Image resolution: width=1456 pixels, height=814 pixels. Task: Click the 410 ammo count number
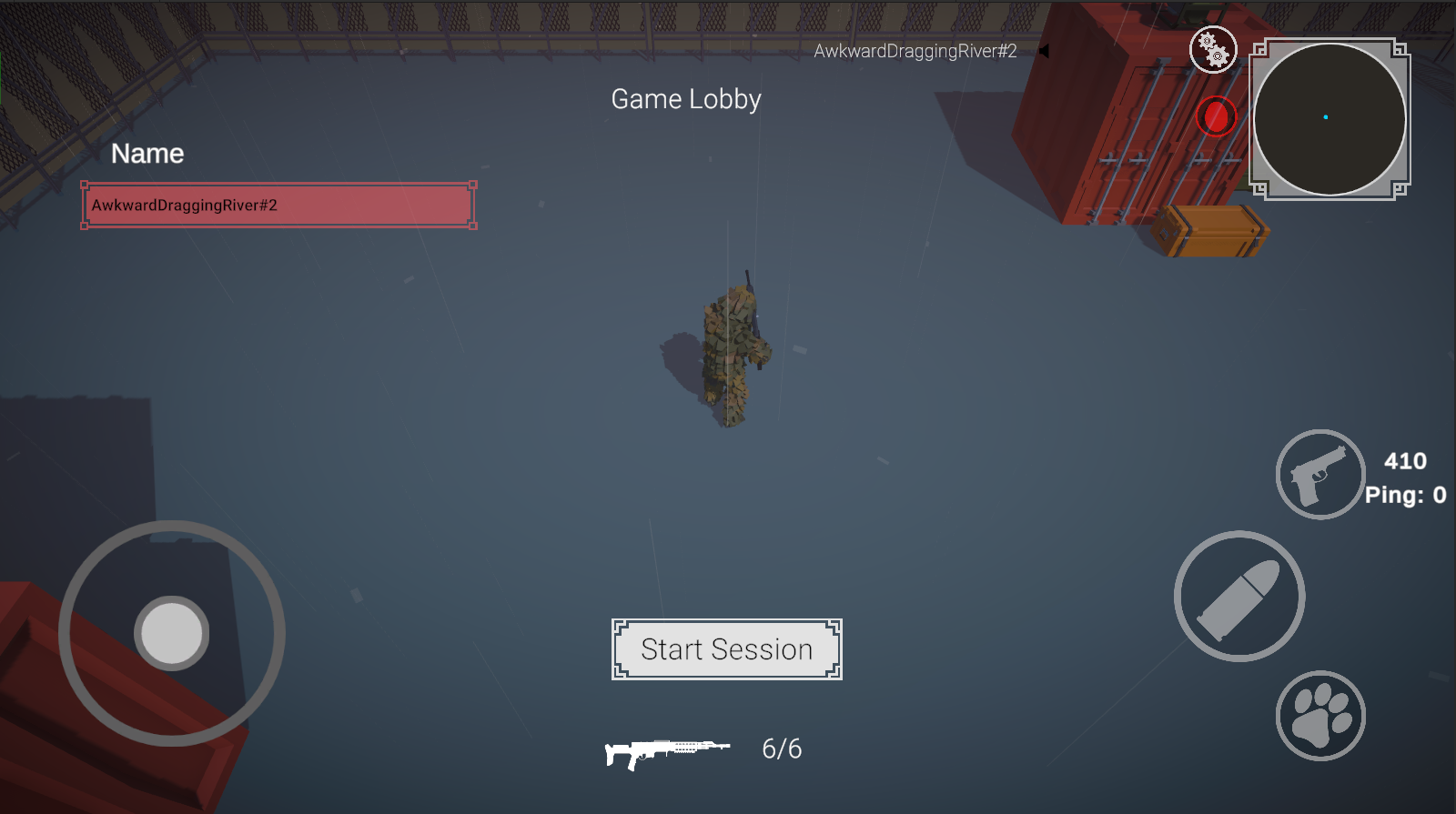click(1406, 461)
